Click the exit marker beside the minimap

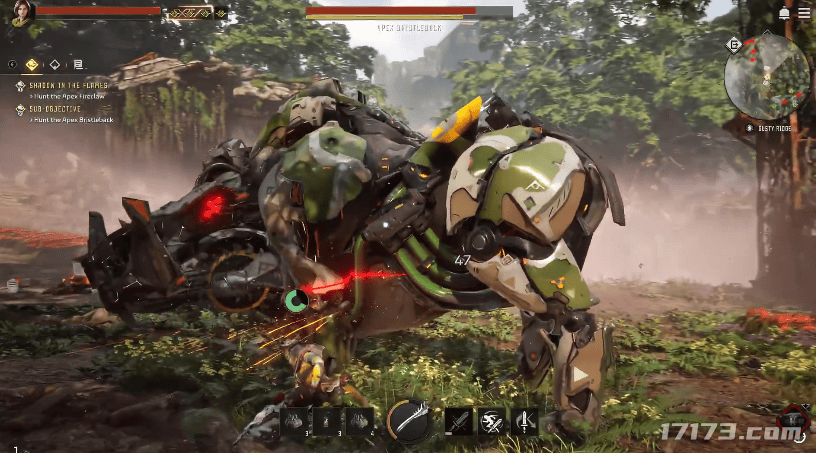(x=735, y=45)
